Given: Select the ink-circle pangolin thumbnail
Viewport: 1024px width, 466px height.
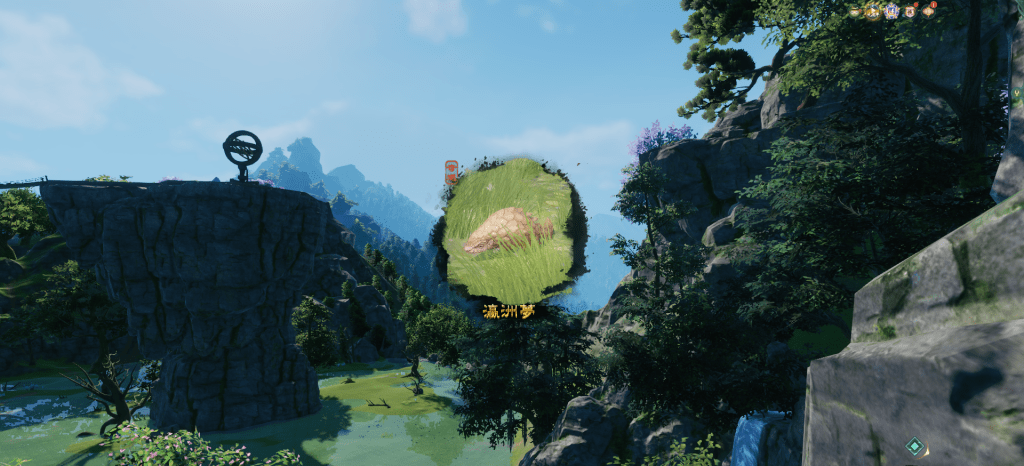Looking at the screenshot, I should click(509, 232).
